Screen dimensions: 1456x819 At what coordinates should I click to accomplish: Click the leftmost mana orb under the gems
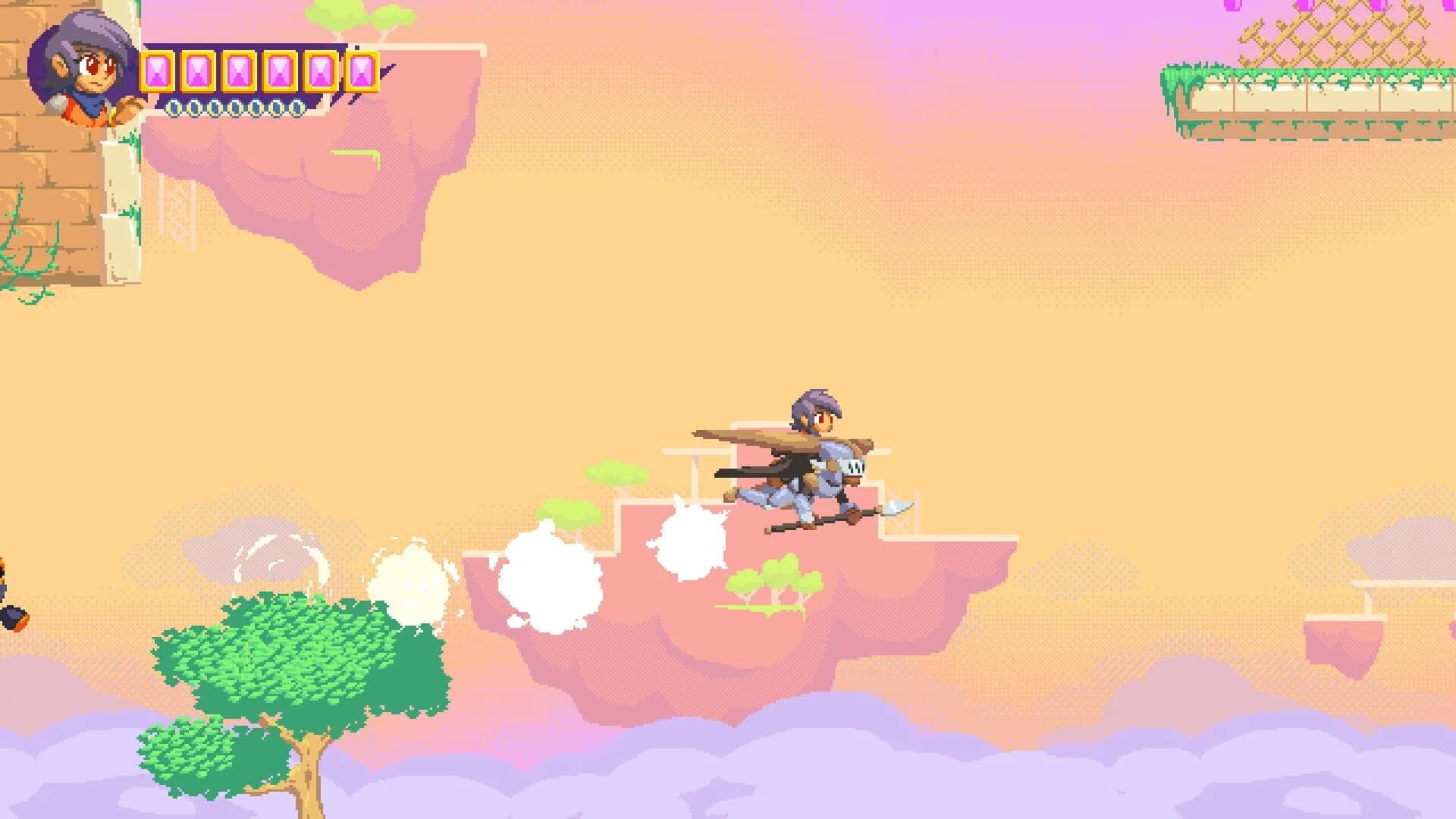click(173, 107)
